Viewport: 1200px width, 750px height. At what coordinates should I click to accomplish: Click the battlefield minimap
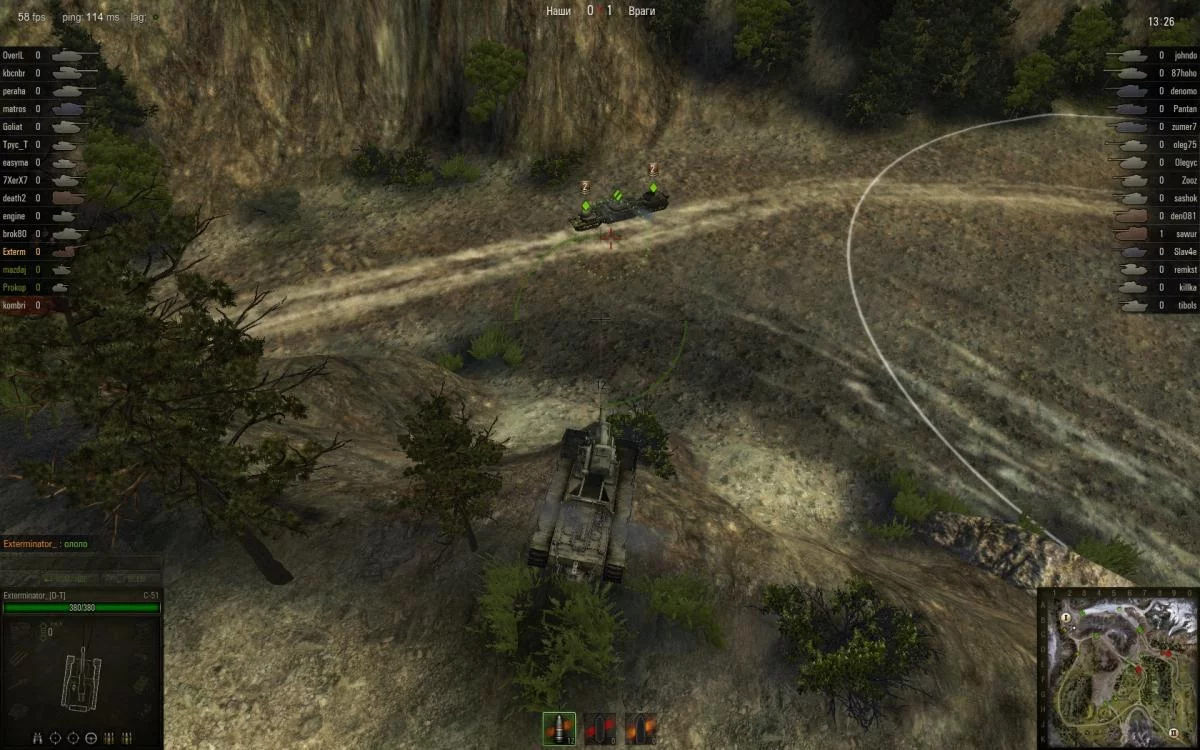pyautogui.click(x=1117, y=667)
